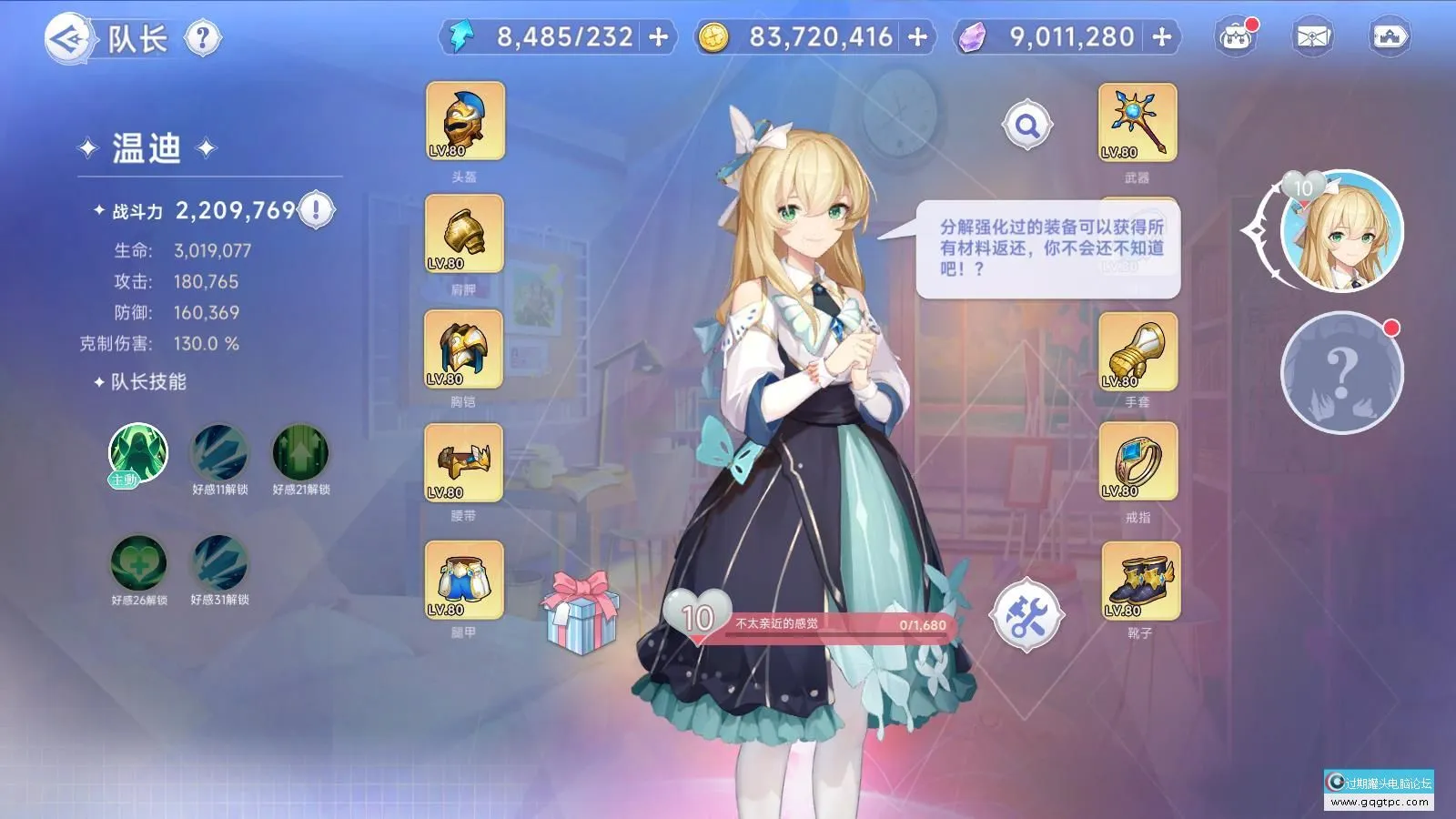Add more stamina with the plus button

(659, 37)
